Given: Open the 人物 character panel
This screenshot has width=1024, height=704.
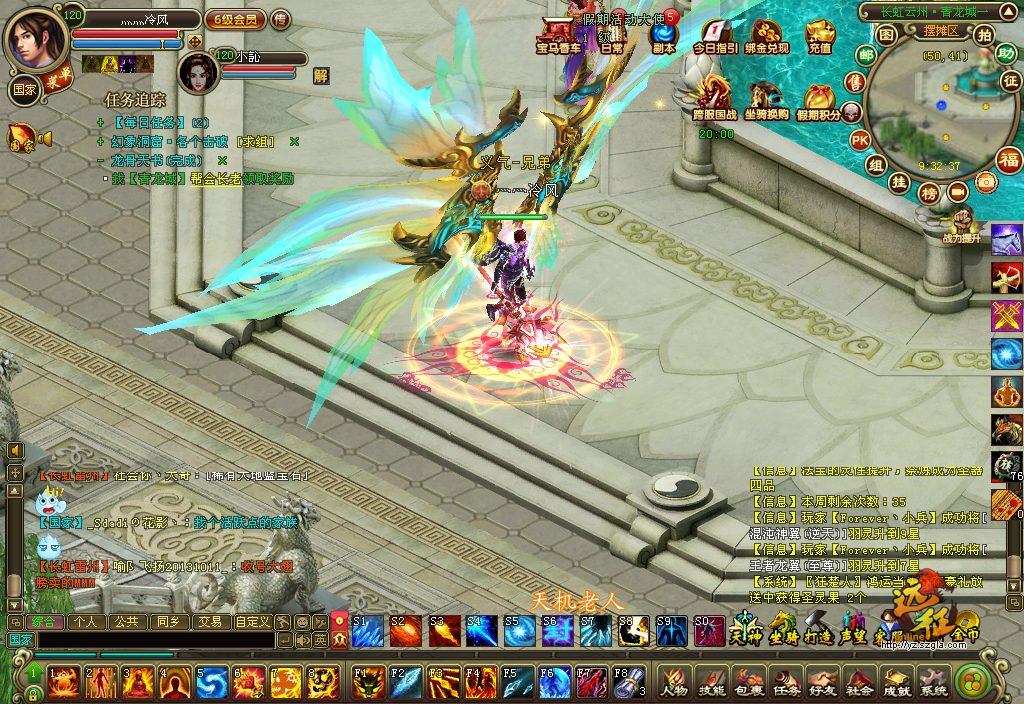Looking at the screenshot, I should tap(674, 682).
